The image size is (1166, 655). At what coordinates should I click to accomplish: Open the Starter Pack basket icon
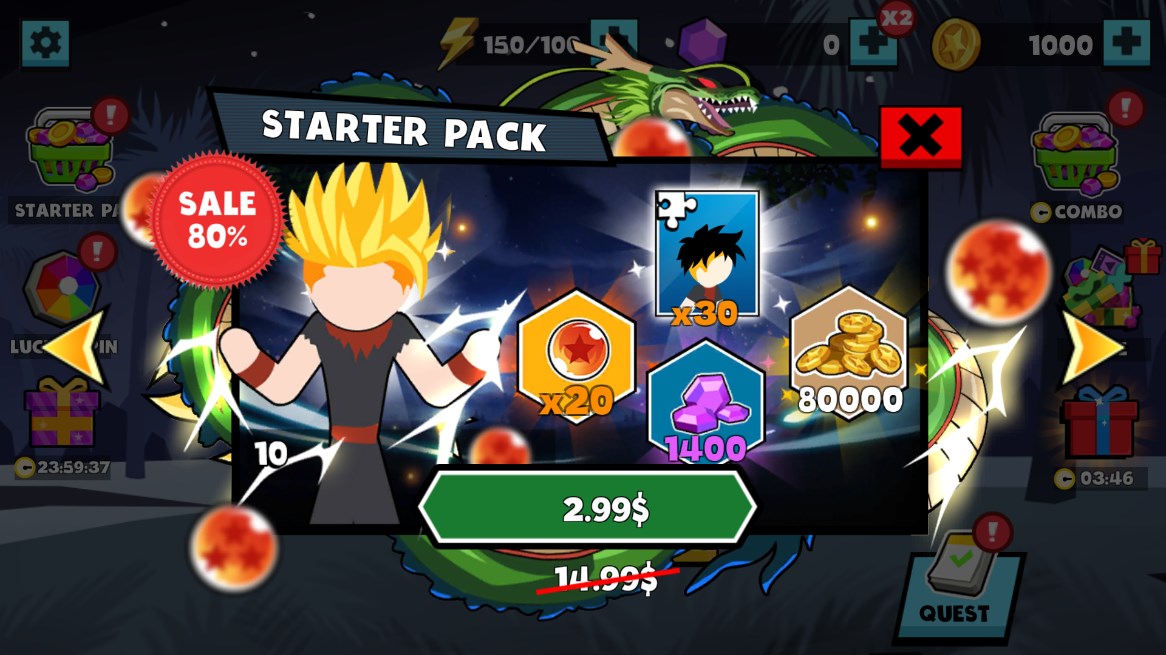[x=70, y=152]
